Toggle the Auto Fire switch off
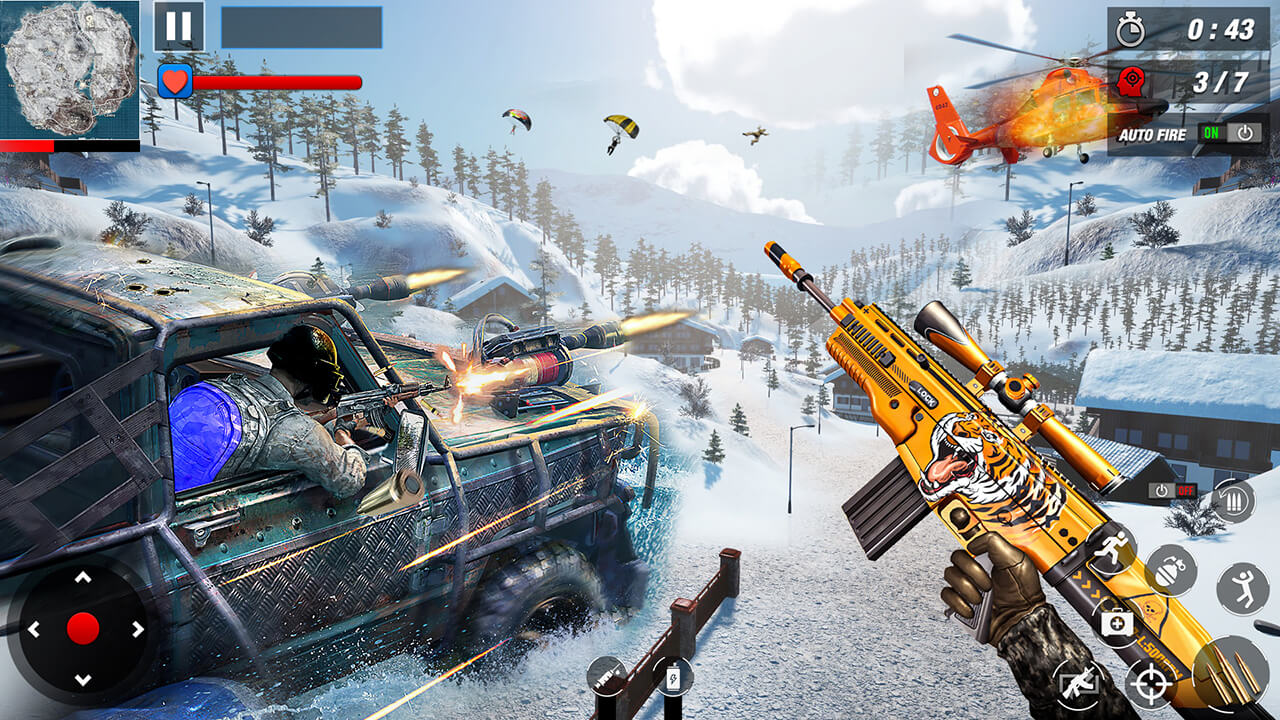This screenshot has width=1280, height=720. point(1228,133)
